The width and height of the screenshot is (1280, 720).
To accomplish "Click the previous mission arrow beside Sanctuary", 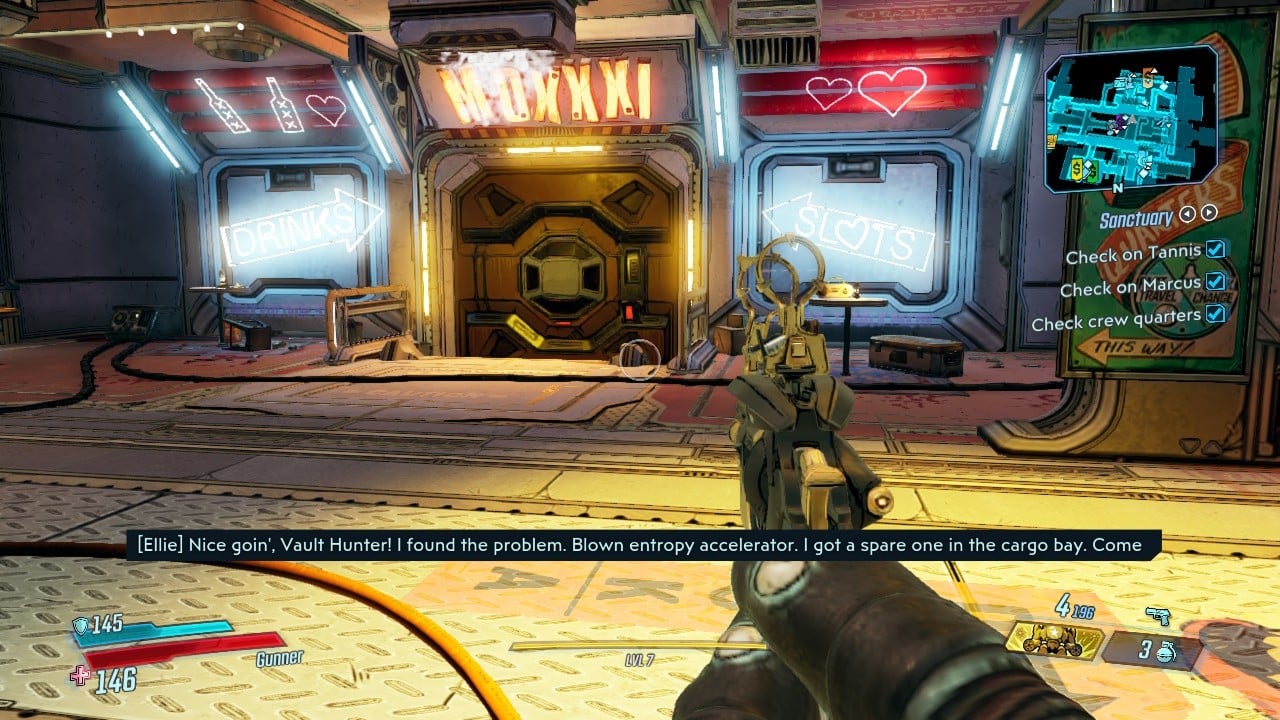I will (x=1187, y=213).
